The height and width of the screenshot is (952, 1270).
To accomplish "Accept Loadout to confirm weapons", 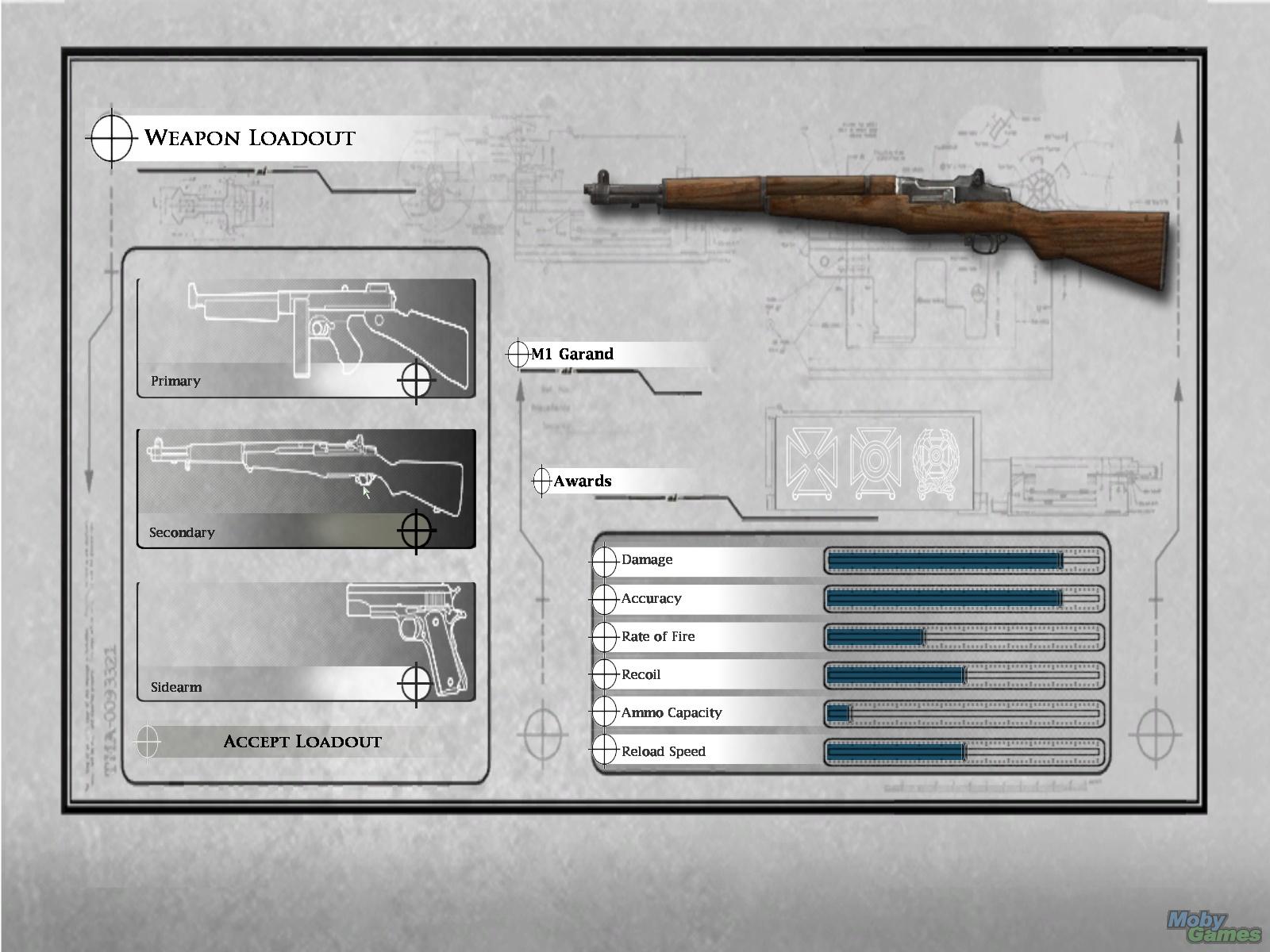I will [x=302, y=742].
